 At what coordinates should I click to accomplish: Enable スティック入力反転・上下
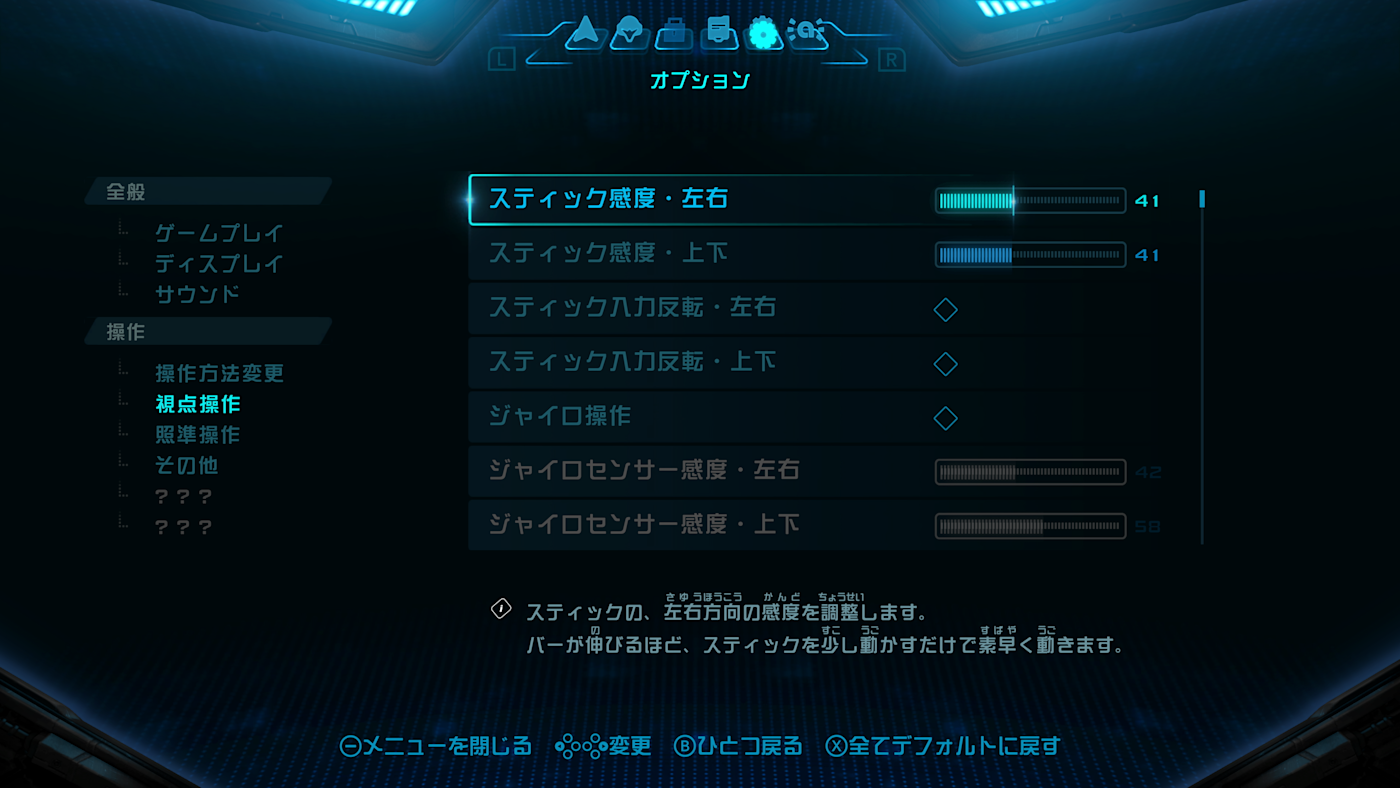[945, 363]
